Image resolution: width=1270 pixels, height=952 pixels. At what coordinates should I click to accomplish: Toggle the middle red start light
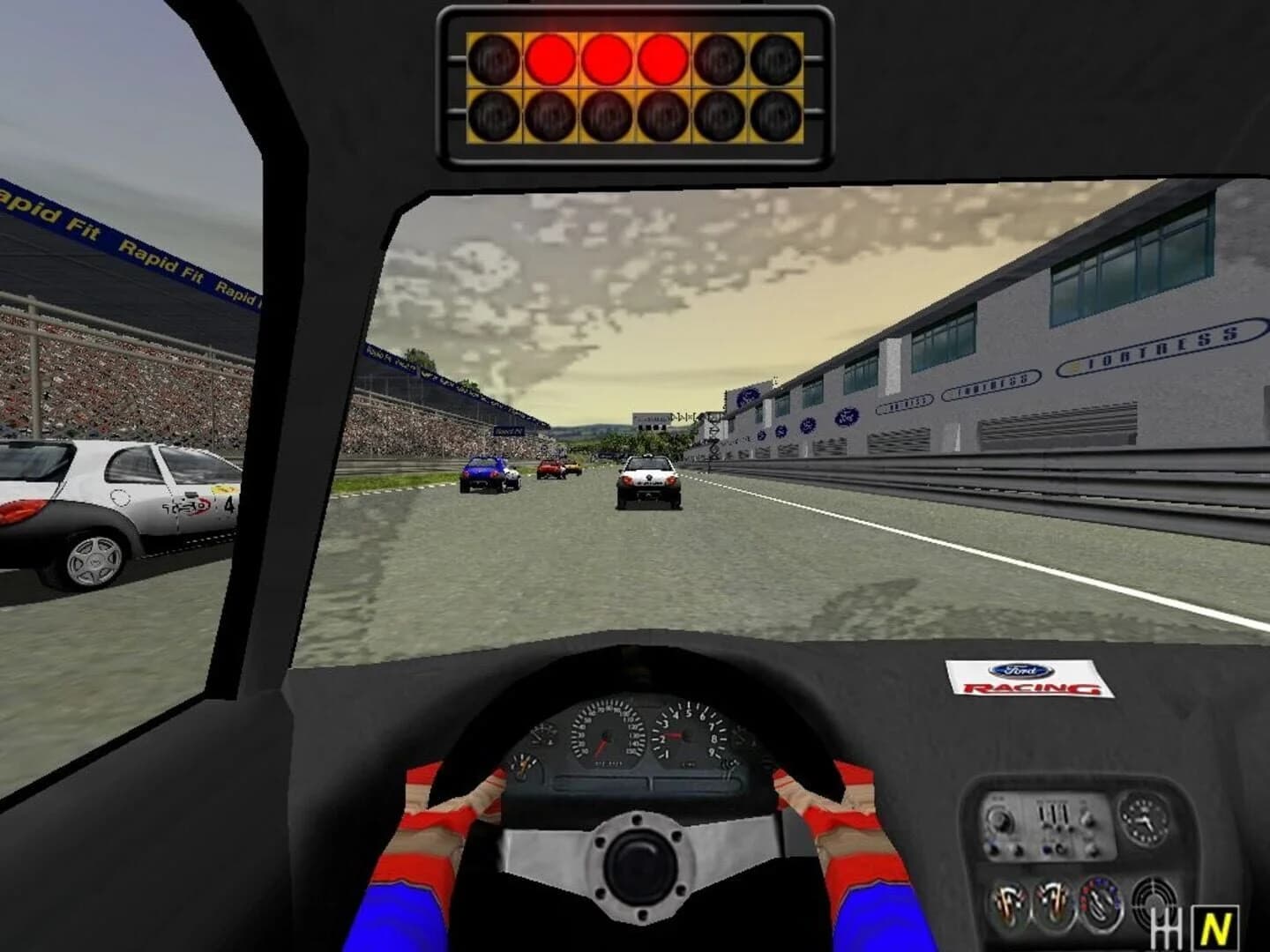(609, 58)
